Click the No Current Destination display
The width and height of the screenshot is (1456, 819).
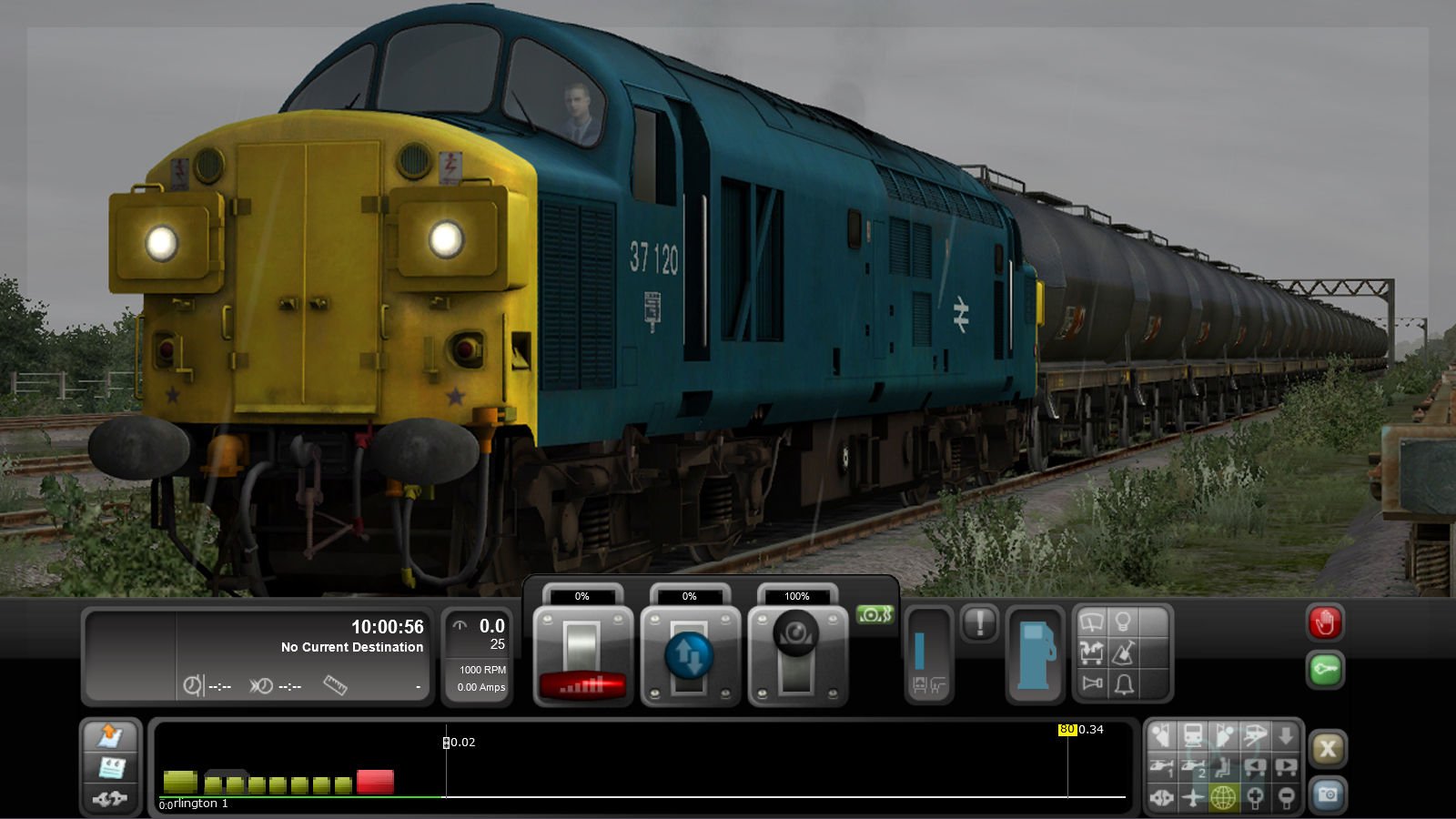(351, 647)
